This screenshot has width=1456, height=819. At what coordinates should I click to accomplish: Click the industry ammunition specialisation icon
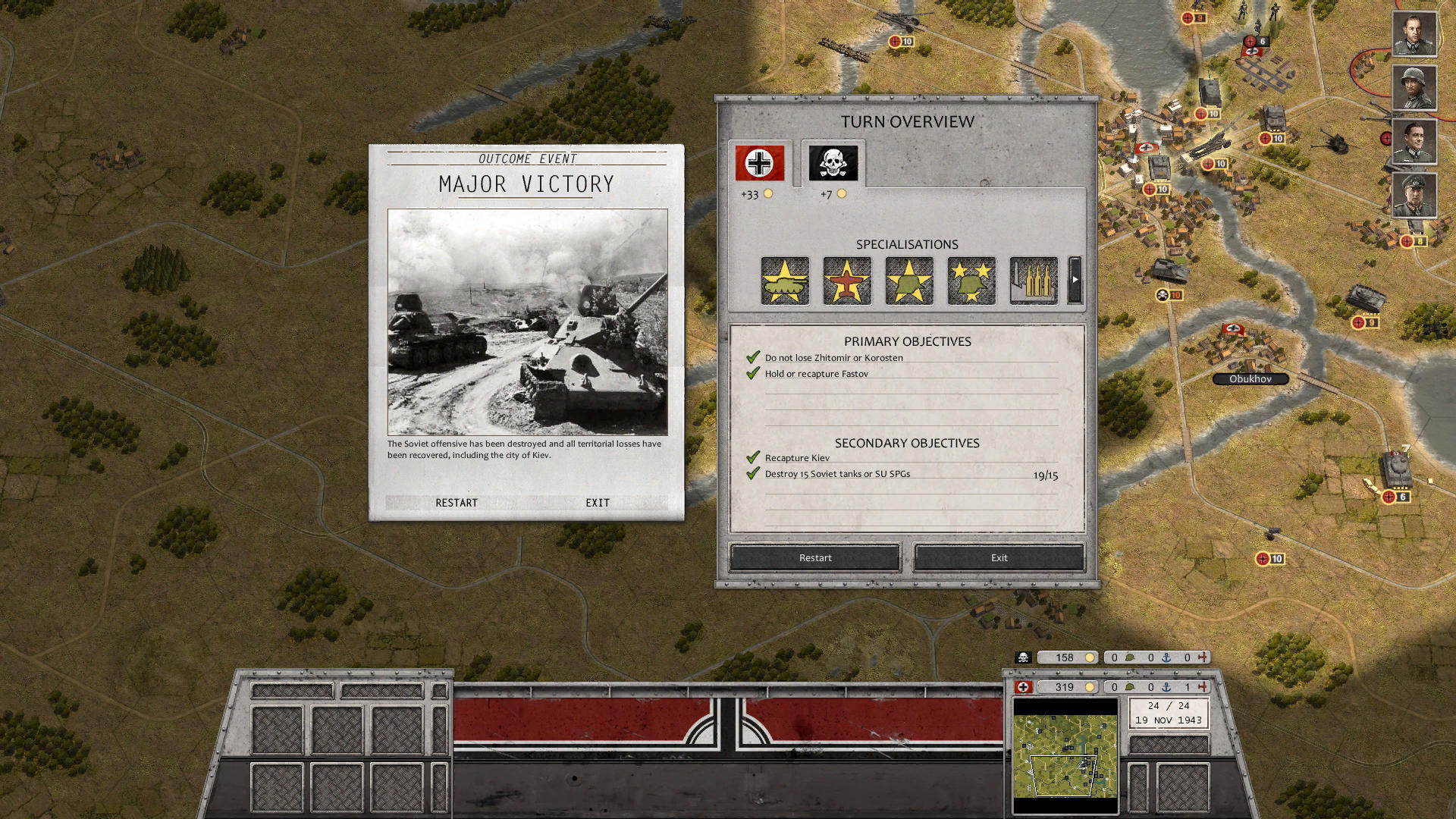(x=1033, y=281)
